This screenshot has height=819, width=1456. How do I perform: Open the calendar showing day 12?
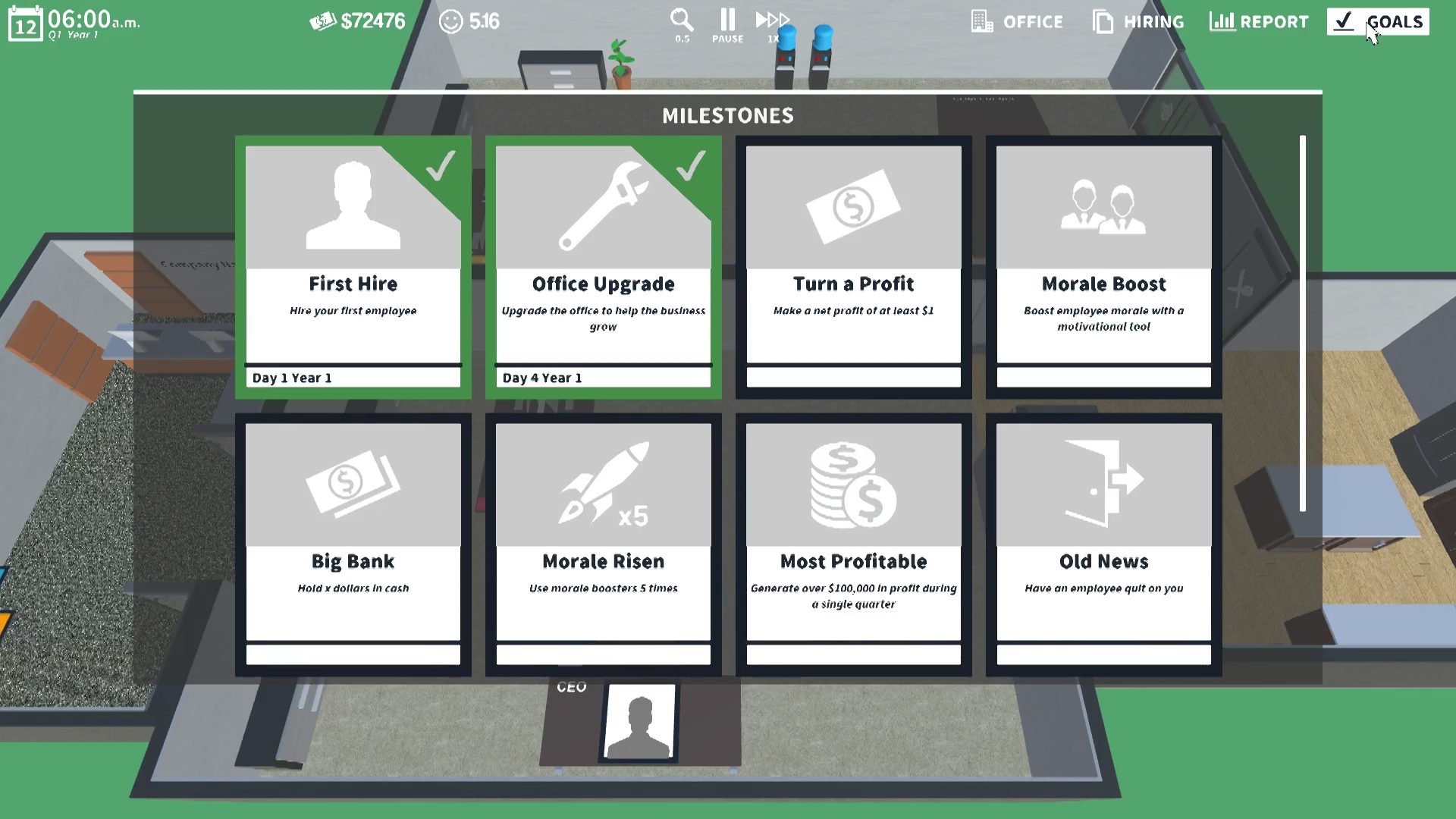coord(25,22)
